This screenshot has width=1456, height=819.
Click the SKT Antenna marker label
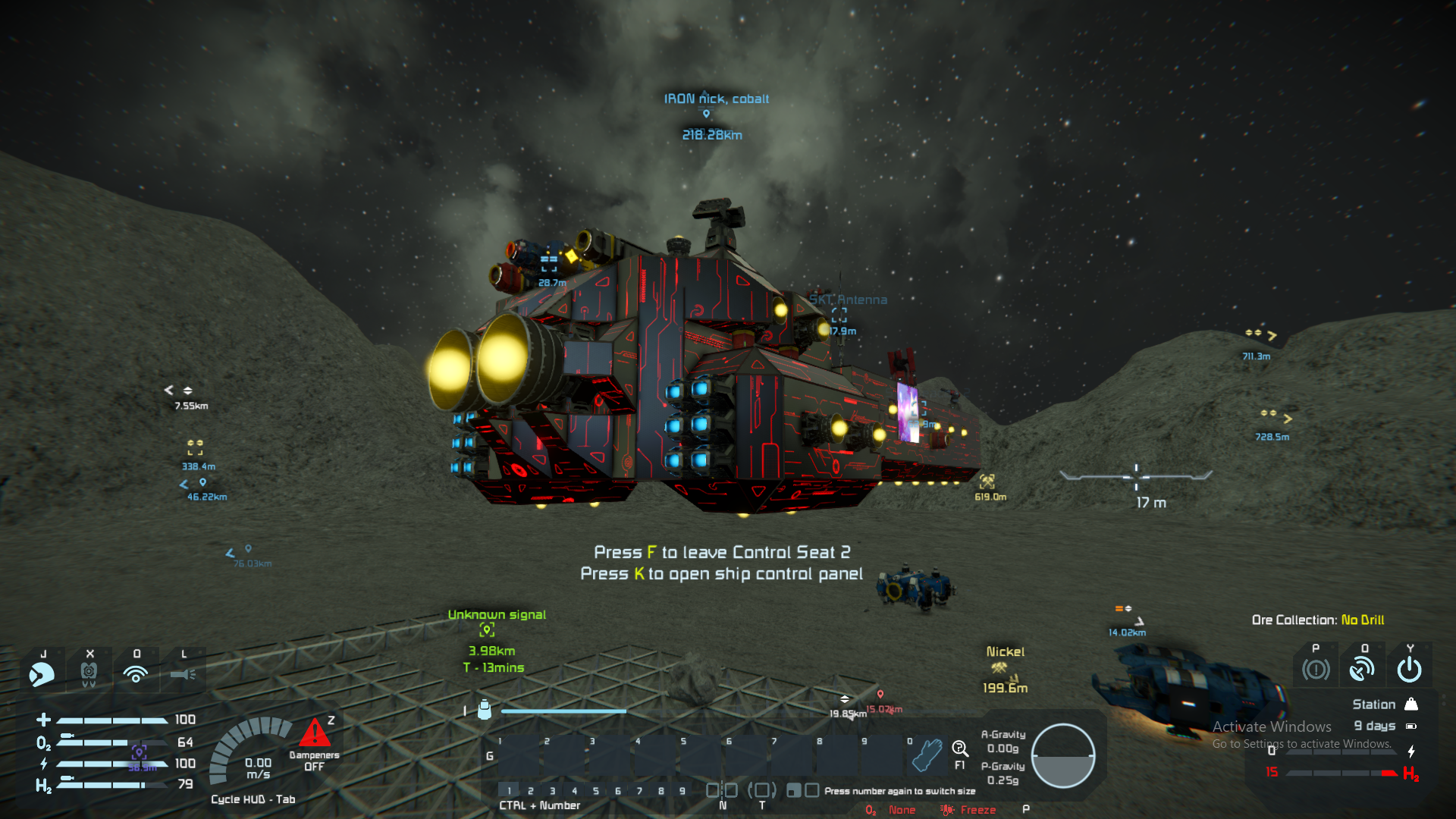(848, 300)
